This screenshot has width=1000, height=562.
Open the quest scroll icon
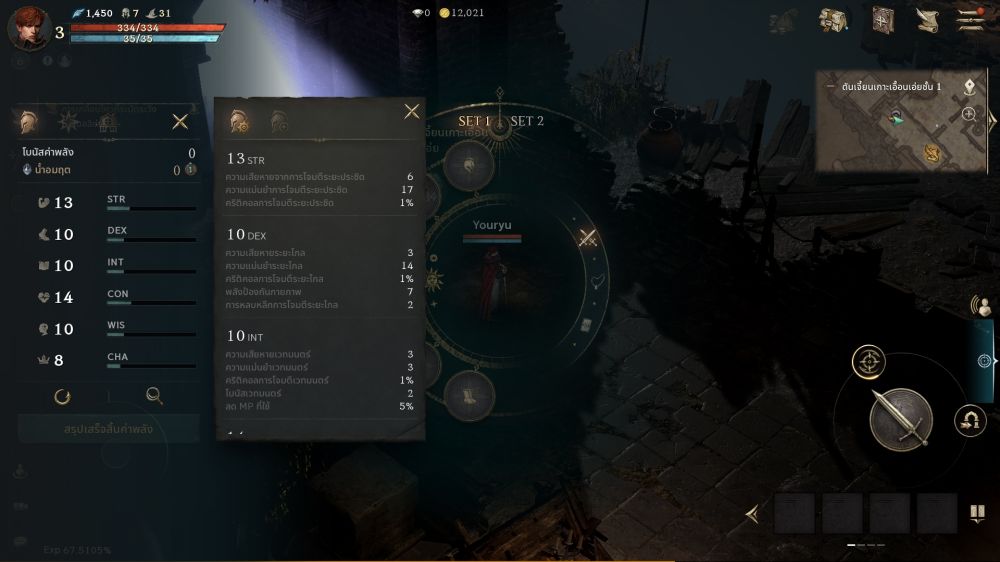pos(927,20)
